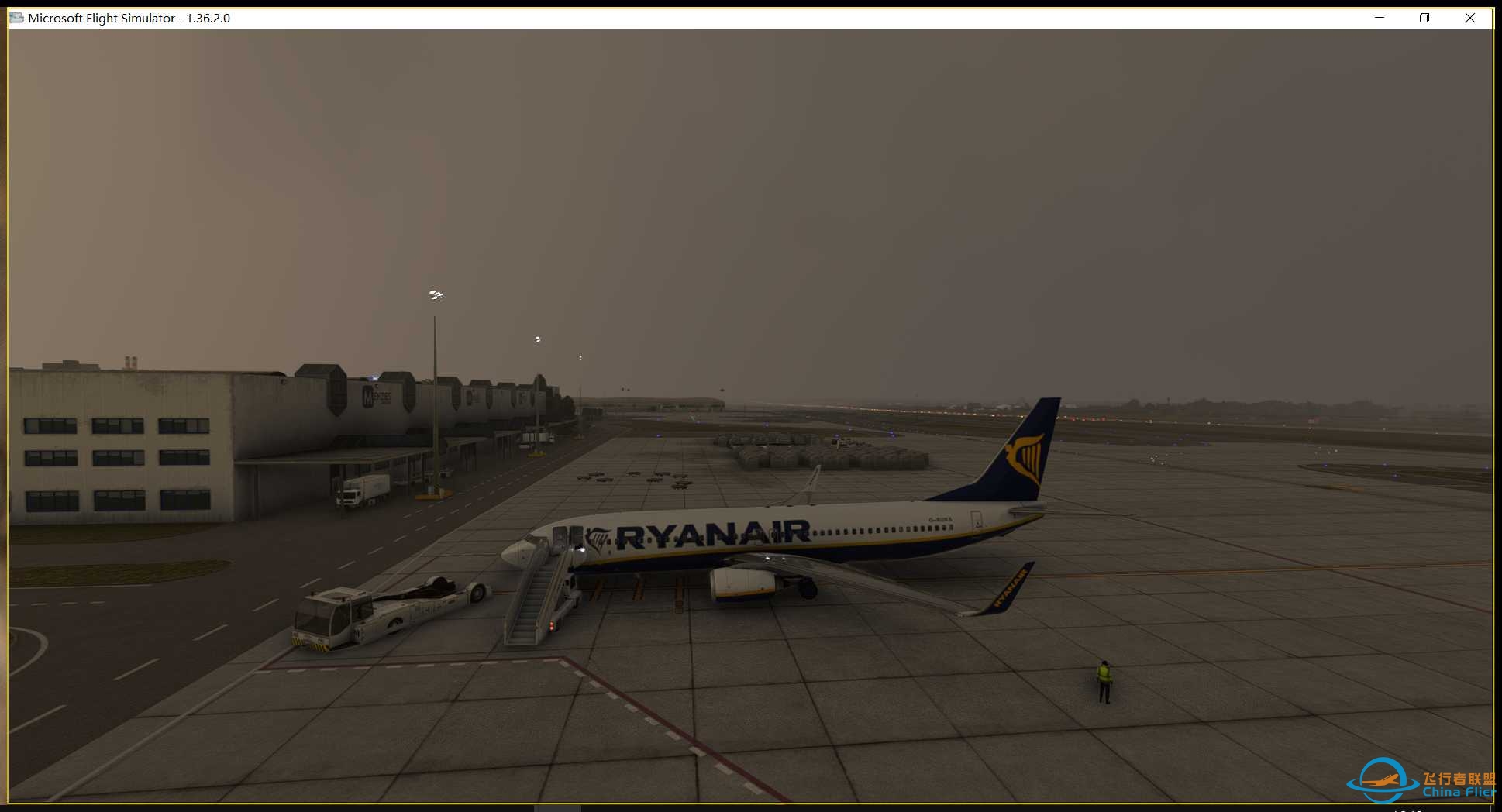
Task: Restore the Flight Simulator window
Action: click(1424, 17)
